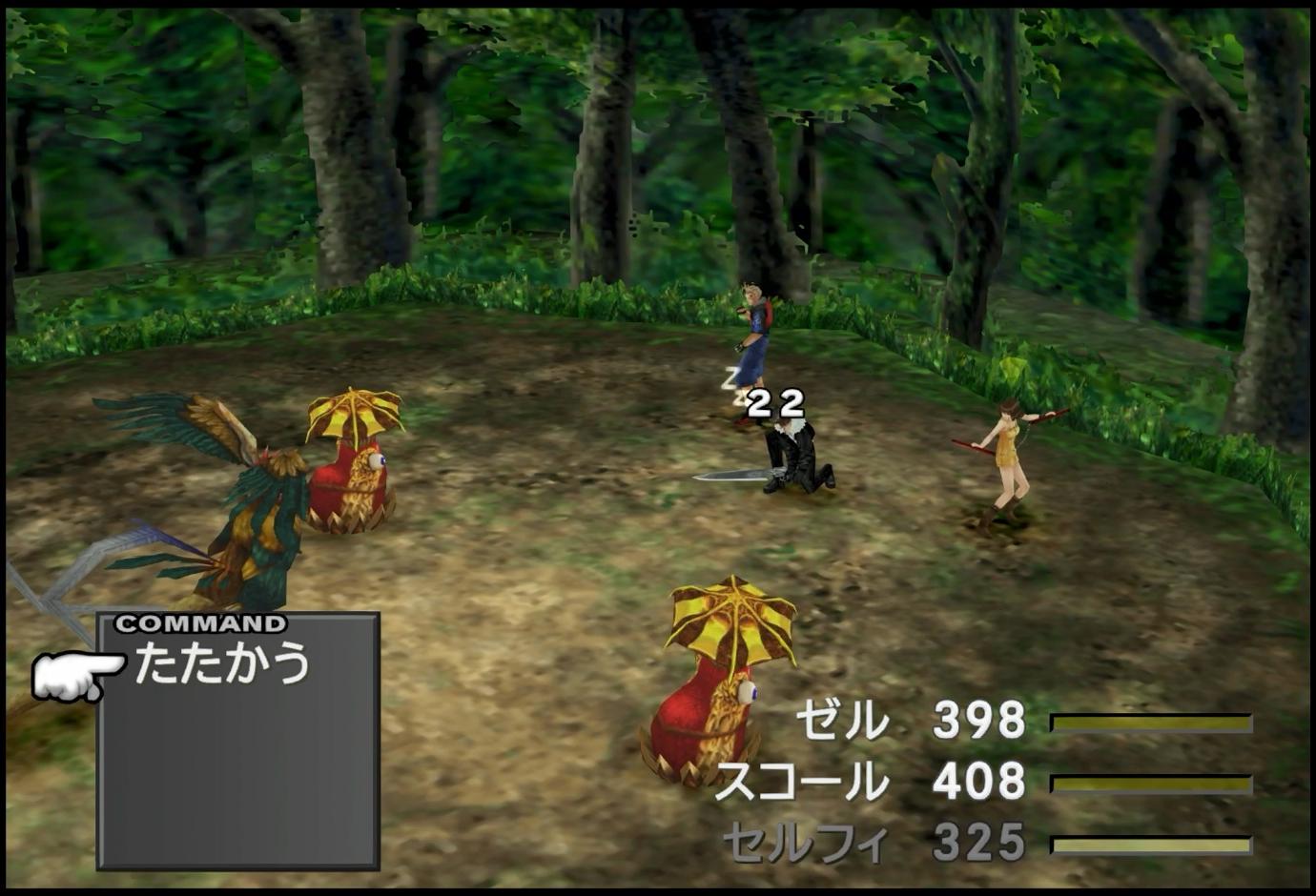The height and width of the screenshot is (896, 1316).
Task: Select the たたかう attack command
Action: pyautogui.click(x=221, y=662)
